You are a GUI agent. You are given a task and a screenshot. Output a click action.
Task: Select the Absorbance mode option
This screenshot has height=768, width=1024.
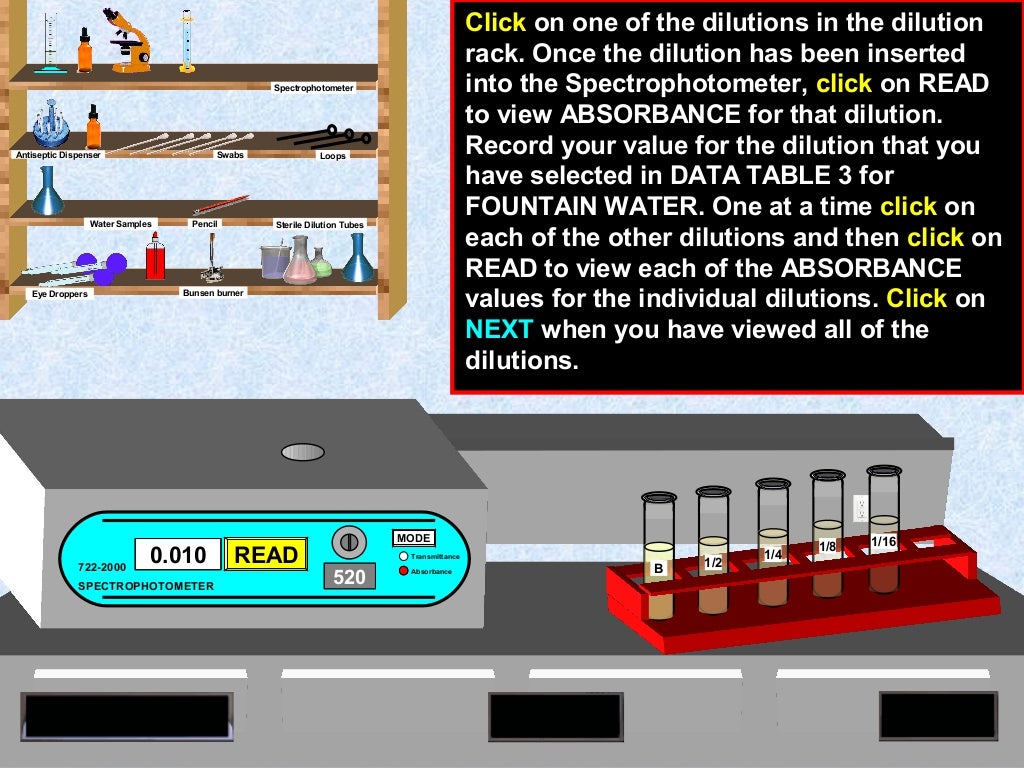click(x=403, y=571)
